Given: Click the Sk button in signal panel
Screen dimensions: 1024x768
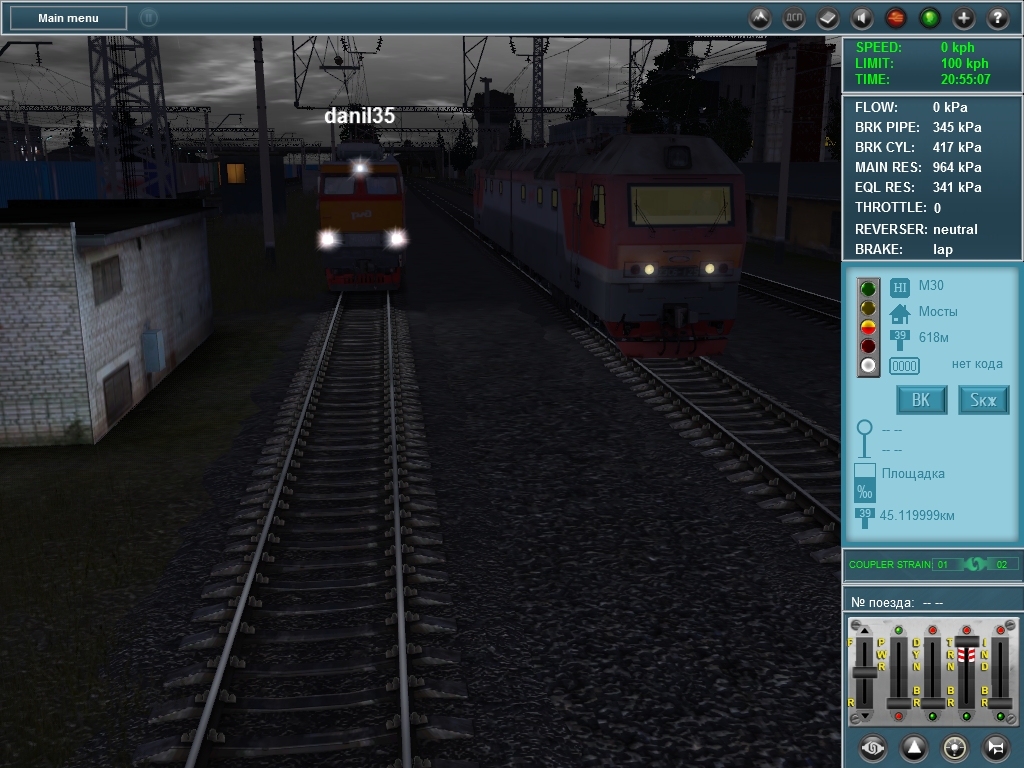Looking at the screenshot, I should pyautogui.click(x=984, y=400).
